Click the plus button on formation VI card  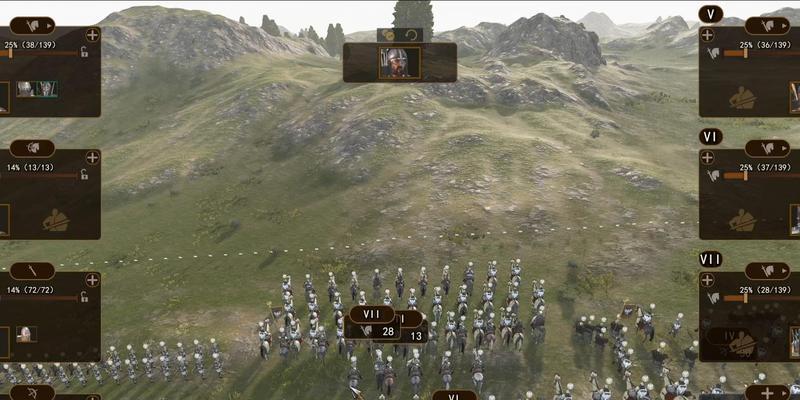(x=707, y=157)
